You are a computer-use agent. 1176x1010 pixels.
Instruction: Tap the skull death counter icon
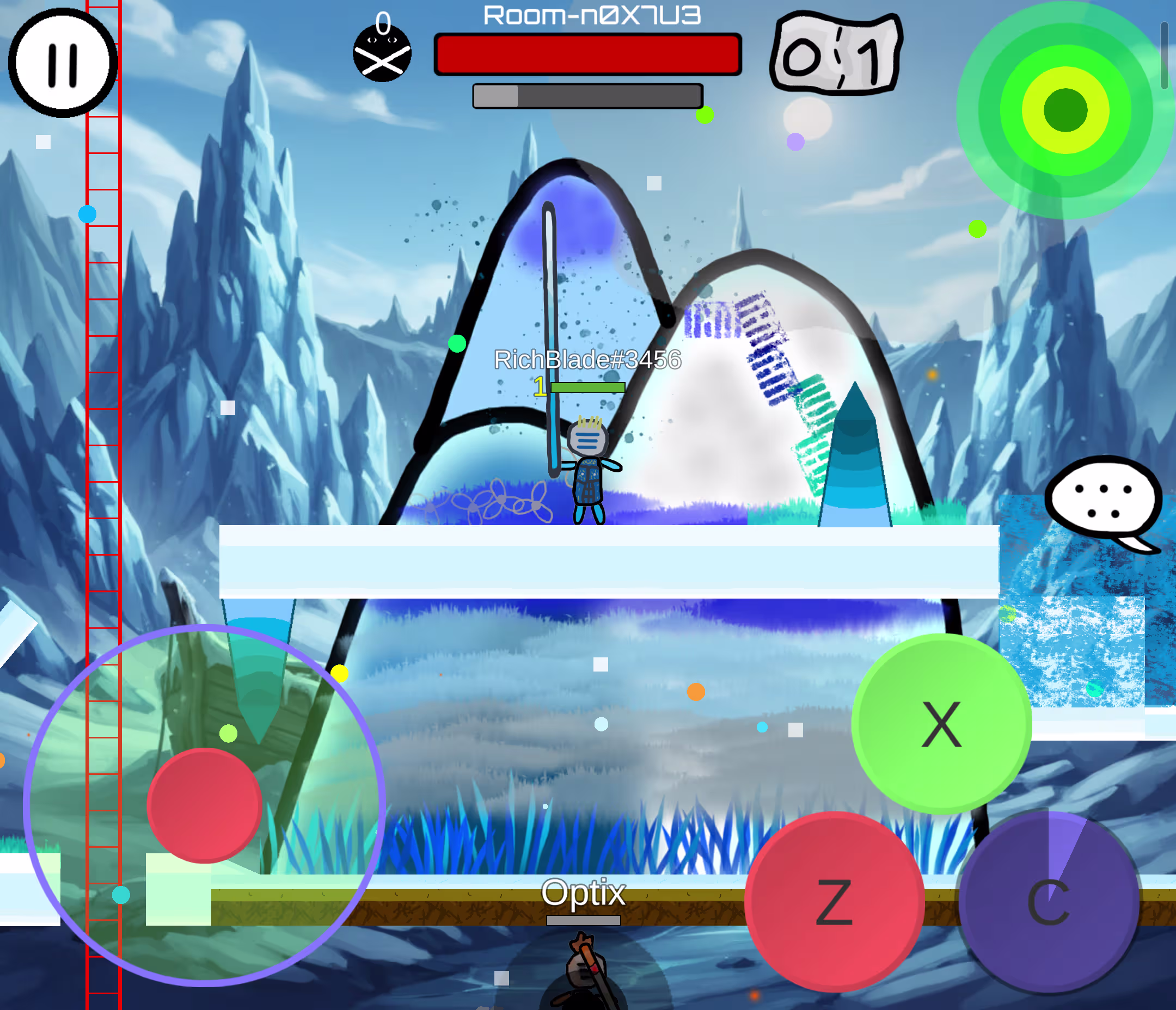click(383, 54)
